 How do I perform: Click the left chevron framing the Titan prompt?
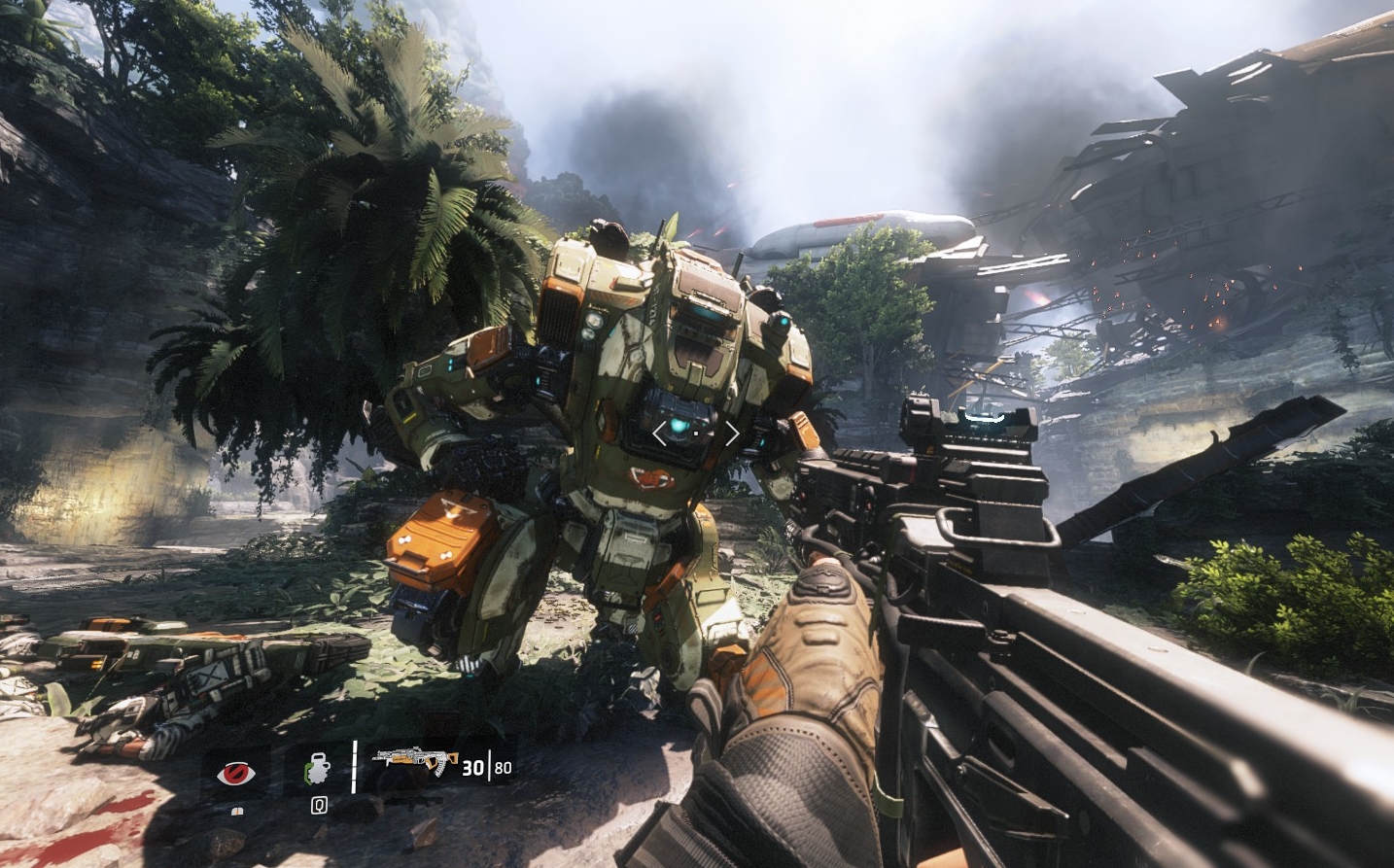coord(661,433)
